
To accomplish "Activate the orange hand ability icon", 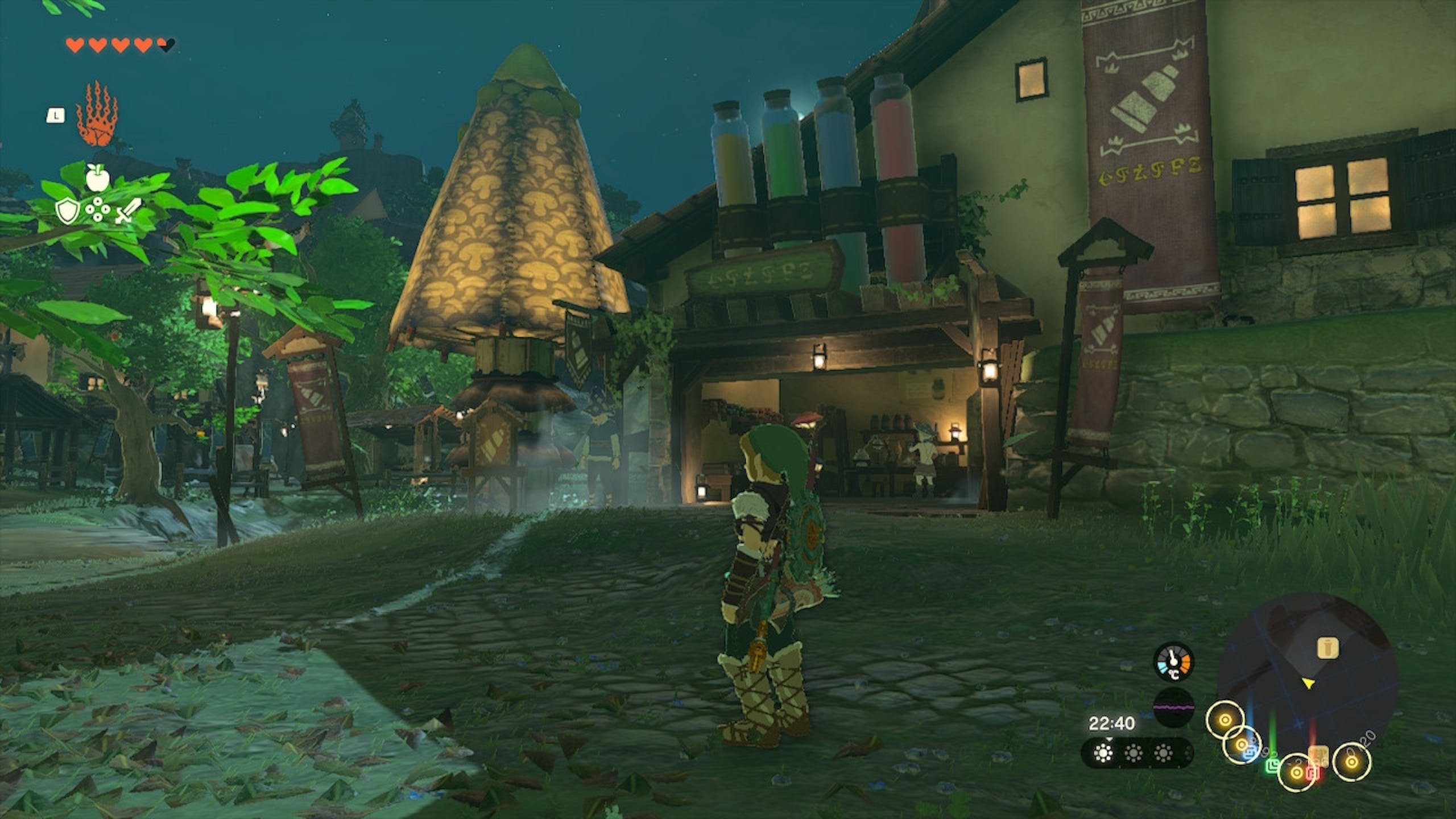I will pyautogui.click(x=96, y=115).
